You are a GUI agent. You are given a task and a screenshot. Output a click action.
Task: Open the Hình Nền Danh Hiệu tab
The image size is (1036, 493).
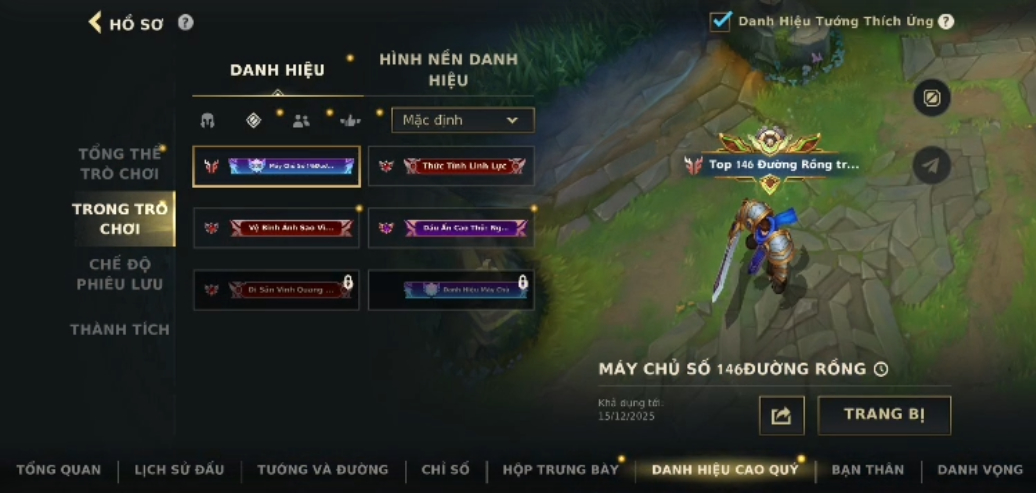pyautogui.click(x=448, y=70)
